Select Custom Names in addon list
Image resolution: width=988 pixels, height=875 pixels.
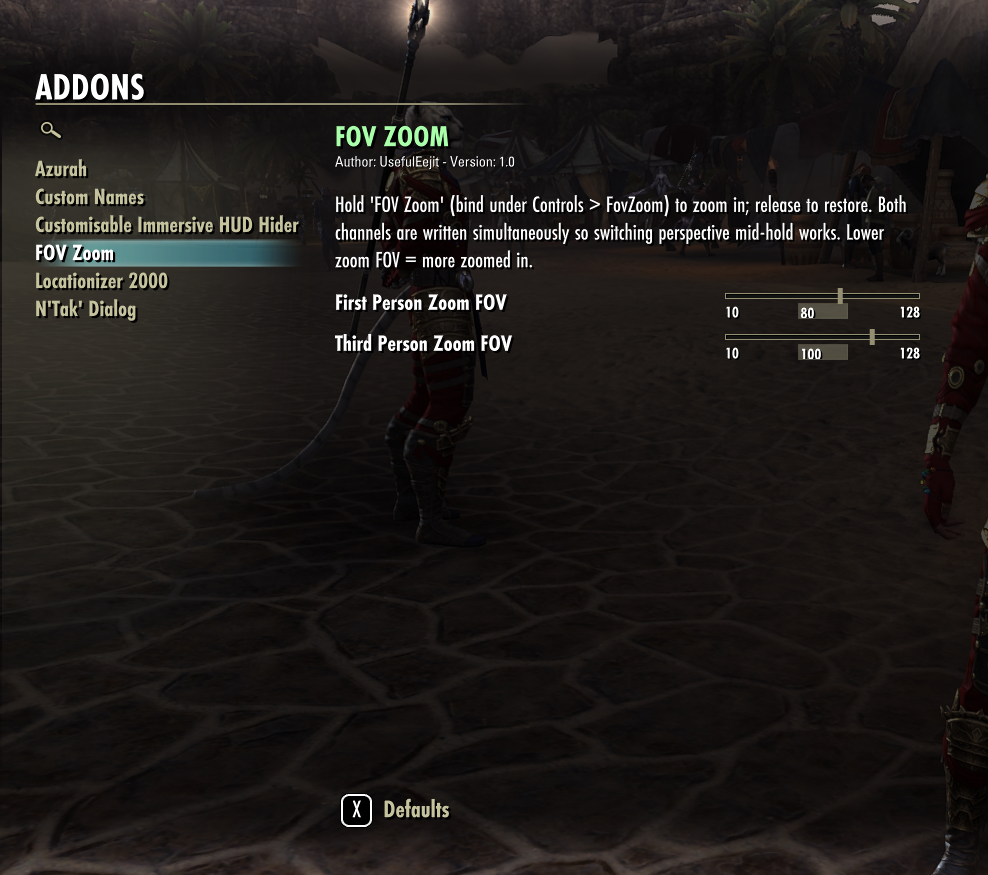point(90,197)
